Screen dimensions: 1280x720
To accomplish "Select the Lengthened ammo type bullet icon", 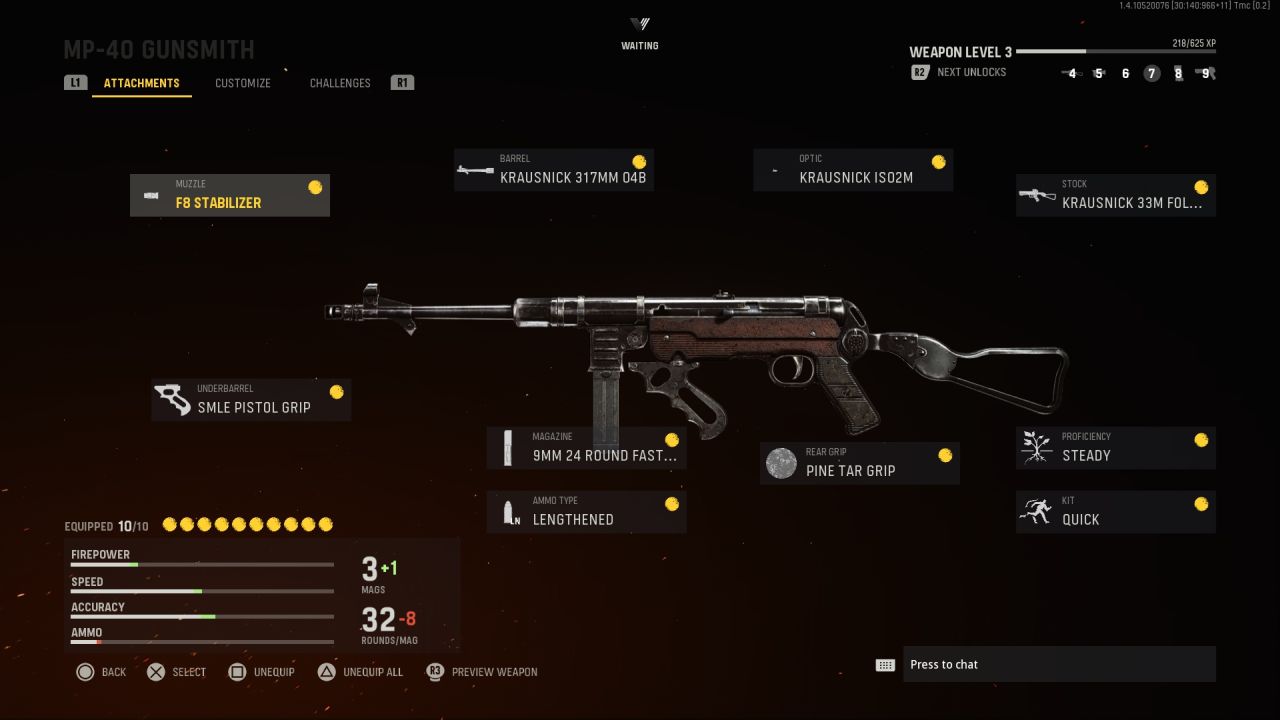I will 508,511.
